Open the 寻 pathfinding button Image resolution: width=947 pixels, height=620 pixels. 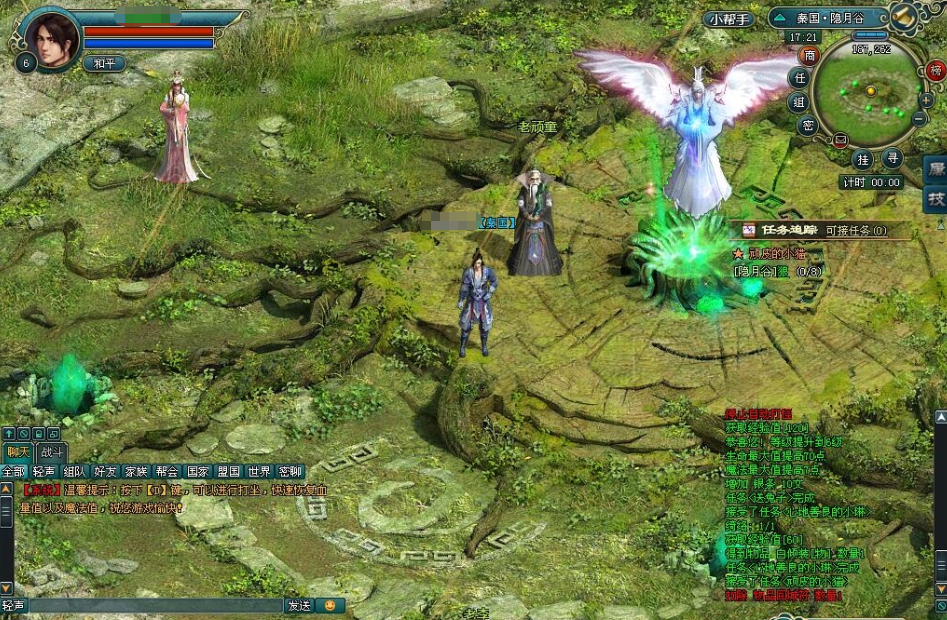891,159
